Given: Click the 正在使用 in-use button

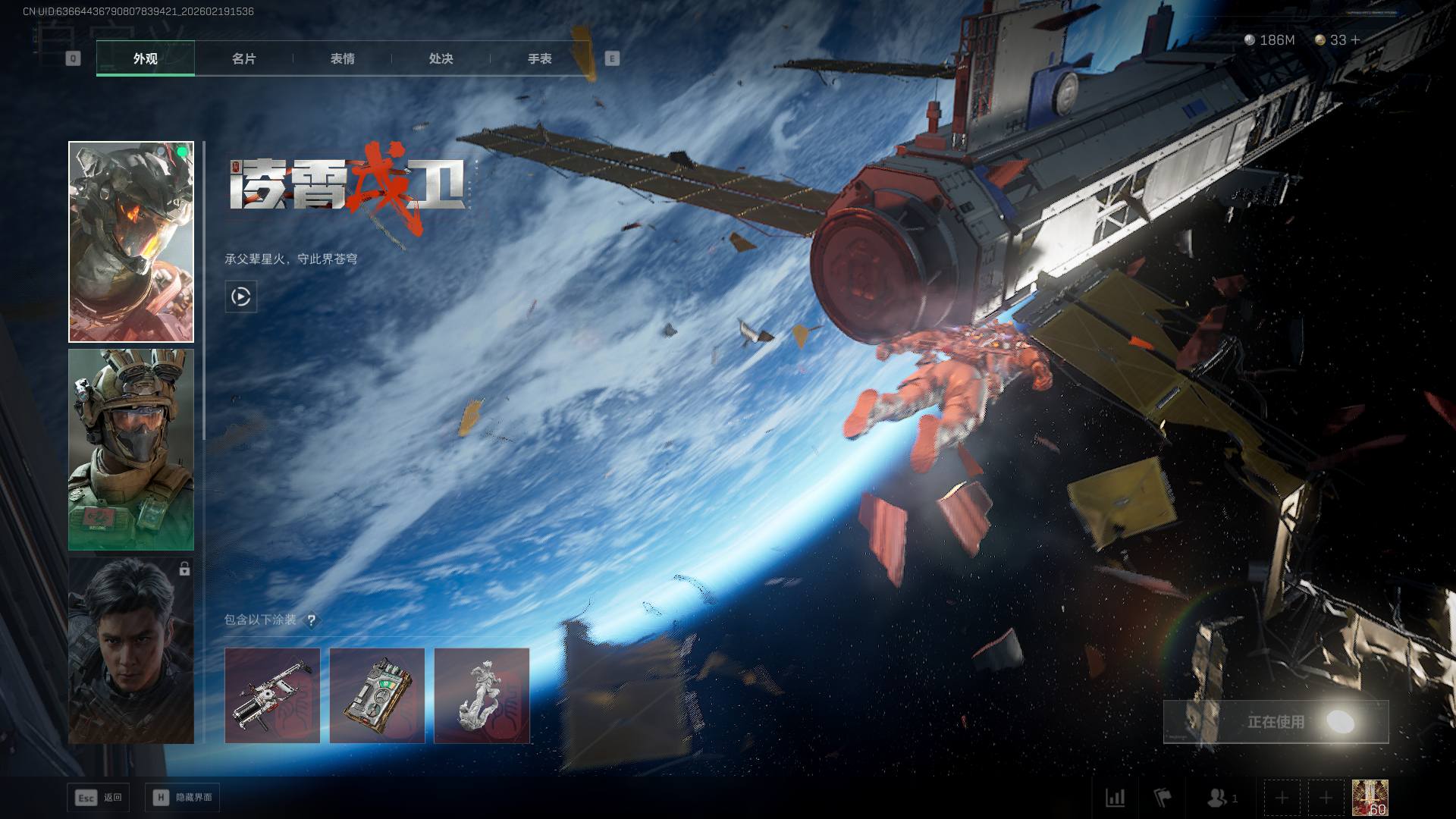Looking at the screenshot, I should pos(1276,722).
